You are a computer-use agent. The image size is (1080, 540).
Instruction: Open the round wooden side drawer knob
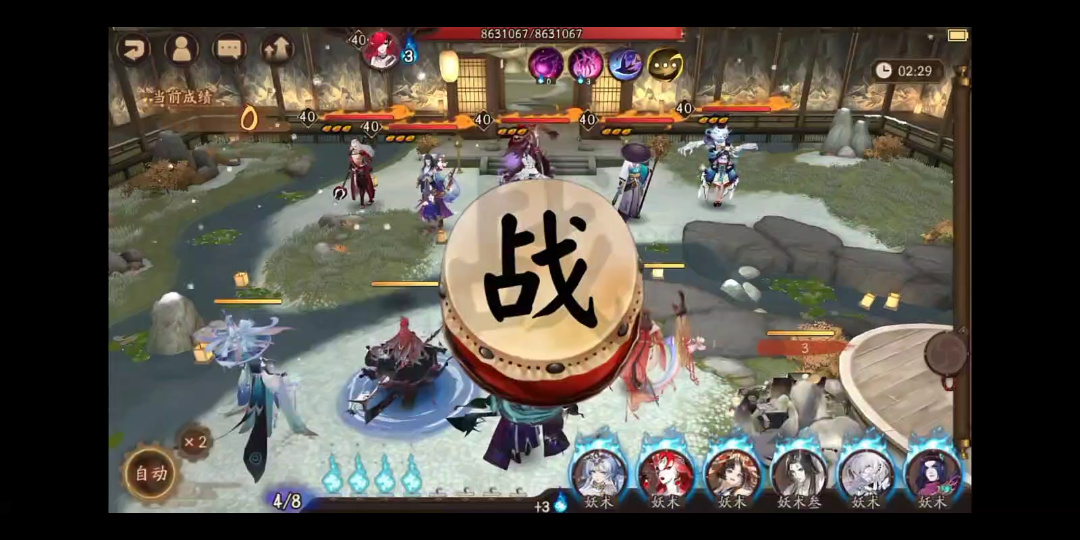tap(945, 353)
